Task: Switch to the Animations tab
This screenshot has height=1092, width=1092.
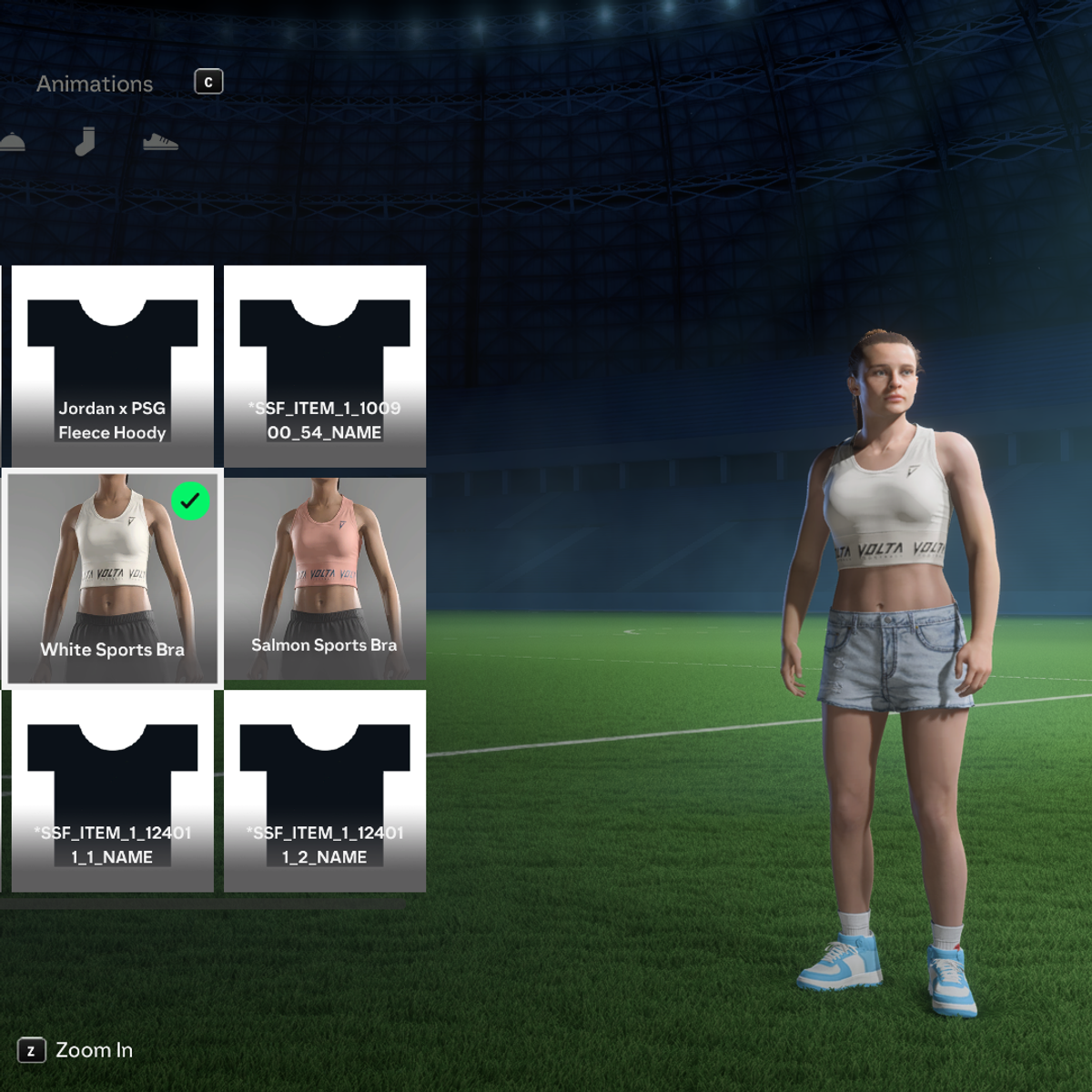Action: click(x=95, y=84)
